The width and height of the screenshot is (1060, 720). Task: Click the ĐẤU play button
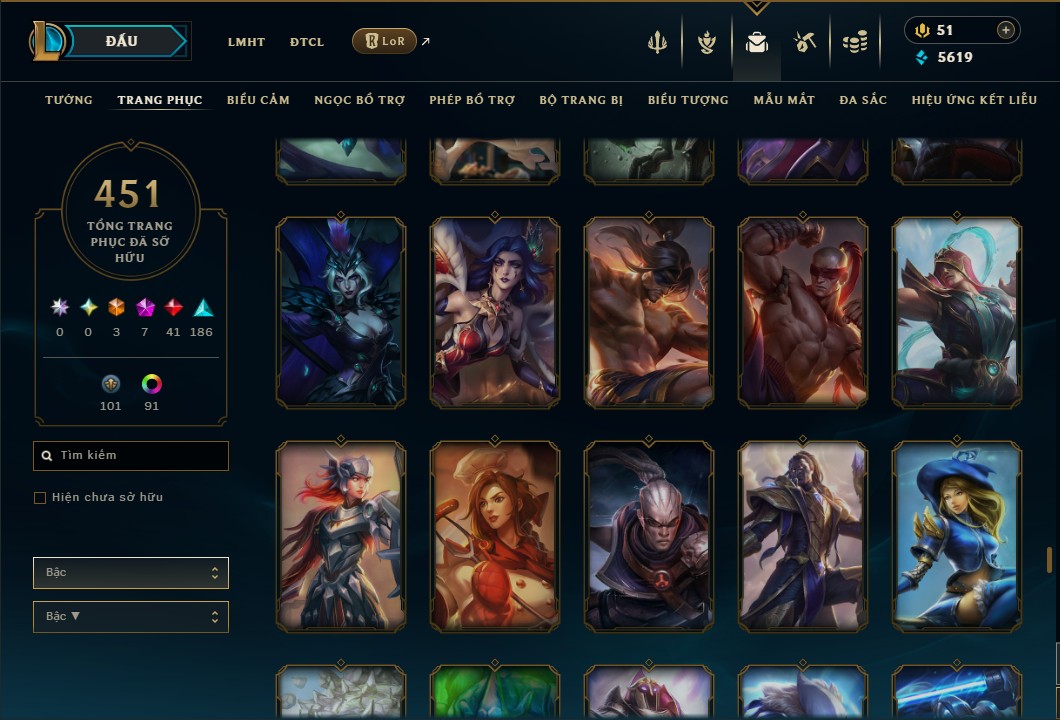[122, 41]
